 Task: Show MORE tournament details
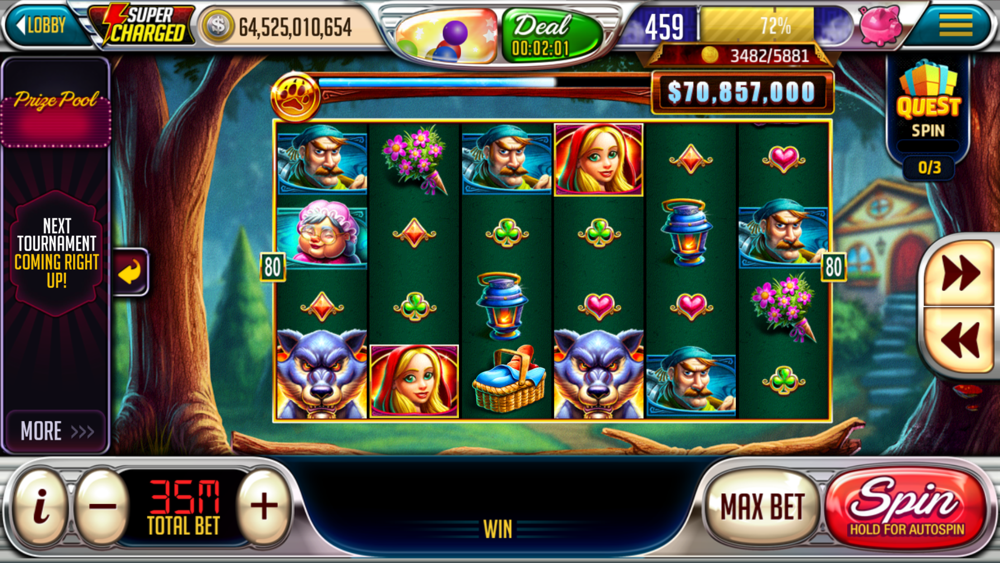pos(57,431)
